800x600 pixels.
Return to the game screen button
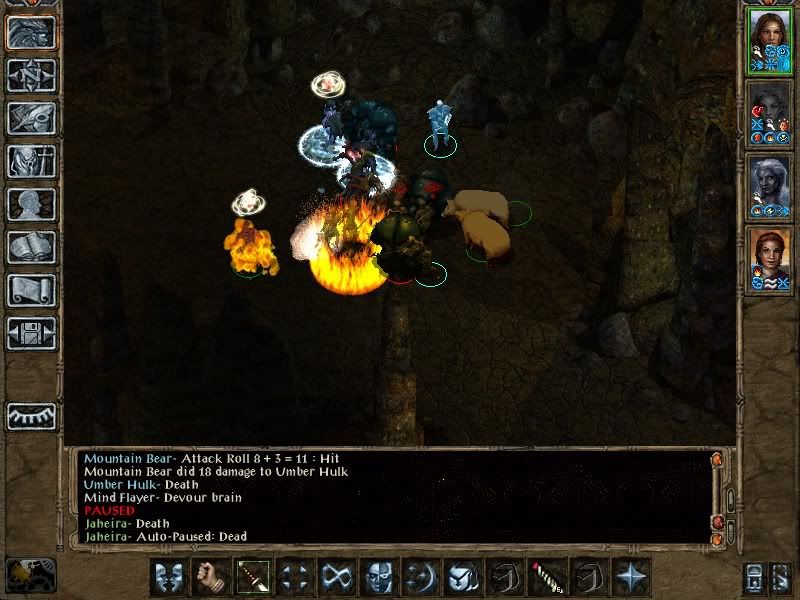click(31, 33)
